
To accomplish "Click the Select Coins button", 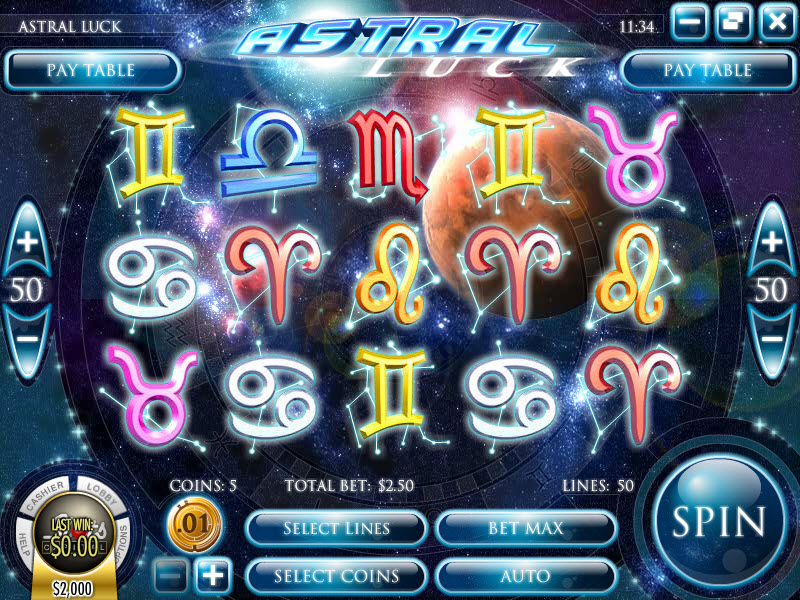I will tap(336, 575).
